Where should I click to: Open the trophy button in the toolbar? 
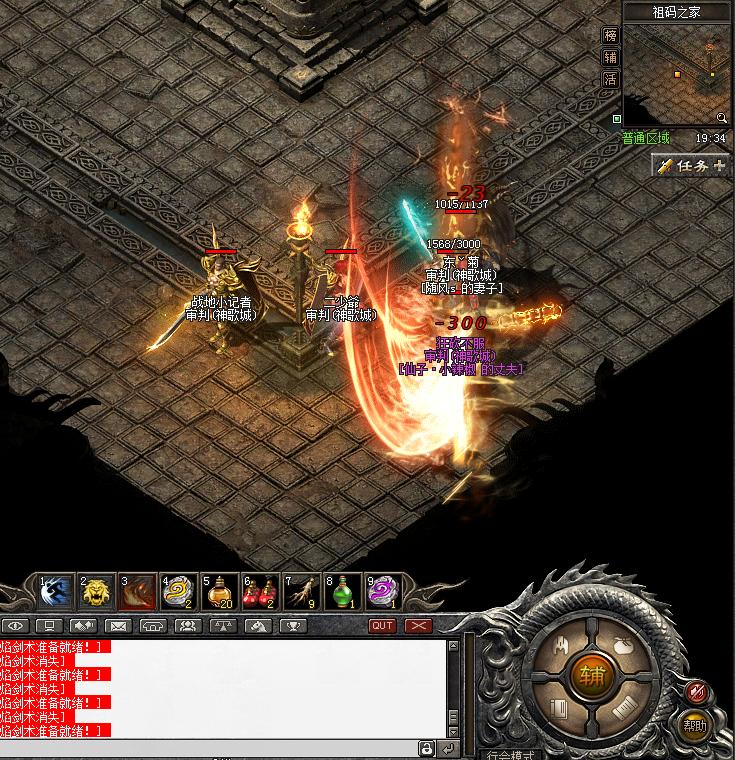click(294, 626)
